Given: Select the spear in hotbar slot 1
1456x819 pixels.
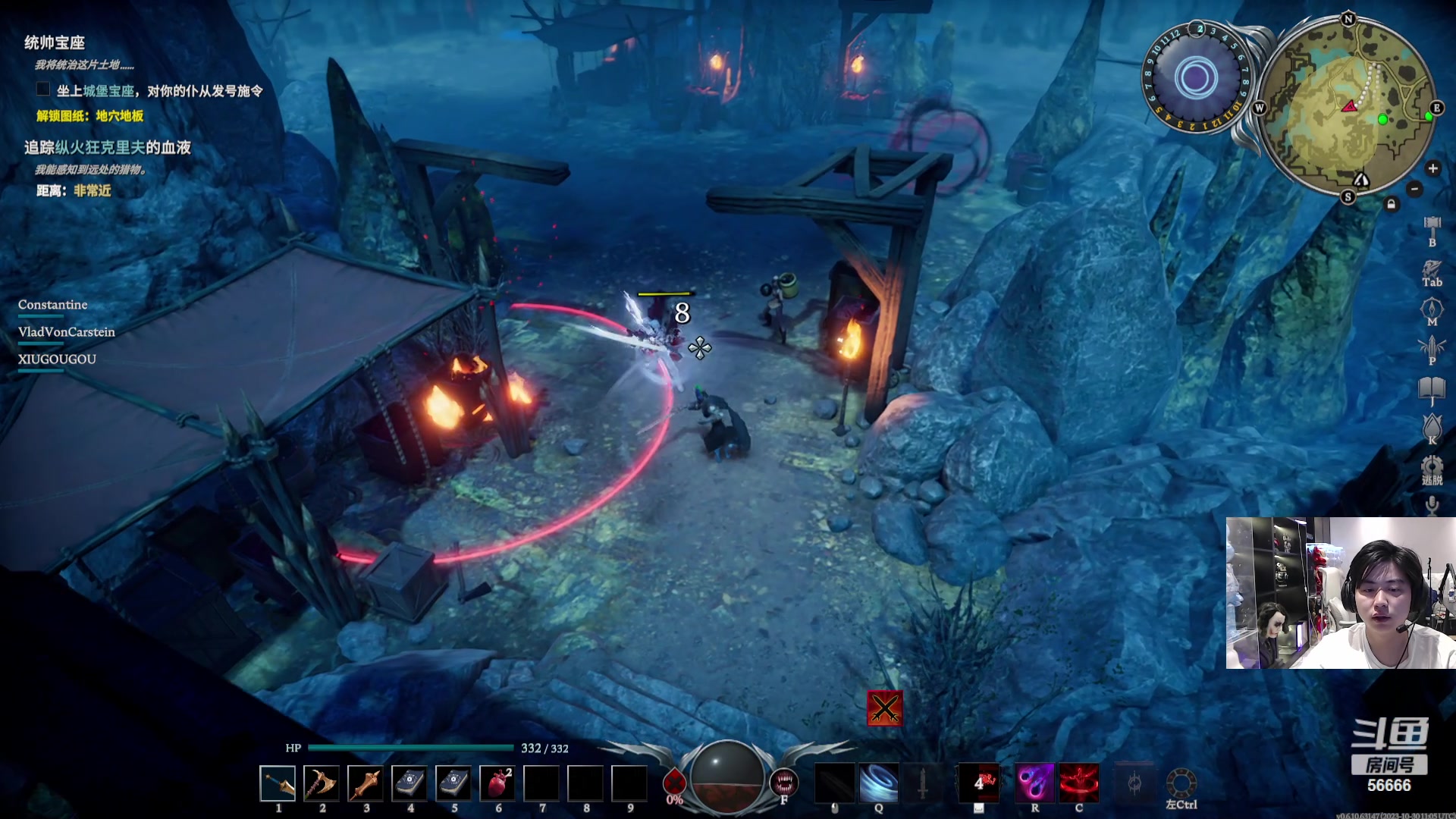Looking at the screenshot, I should pos(278,783).
